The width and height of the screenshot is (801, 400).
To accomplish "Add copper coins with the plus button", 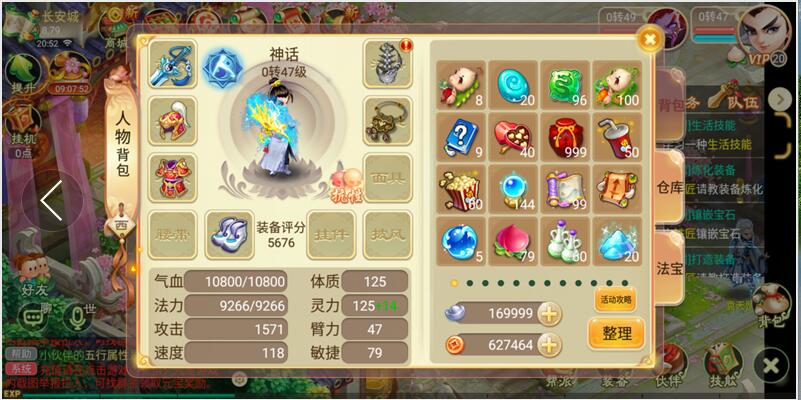I will (549, 345).
